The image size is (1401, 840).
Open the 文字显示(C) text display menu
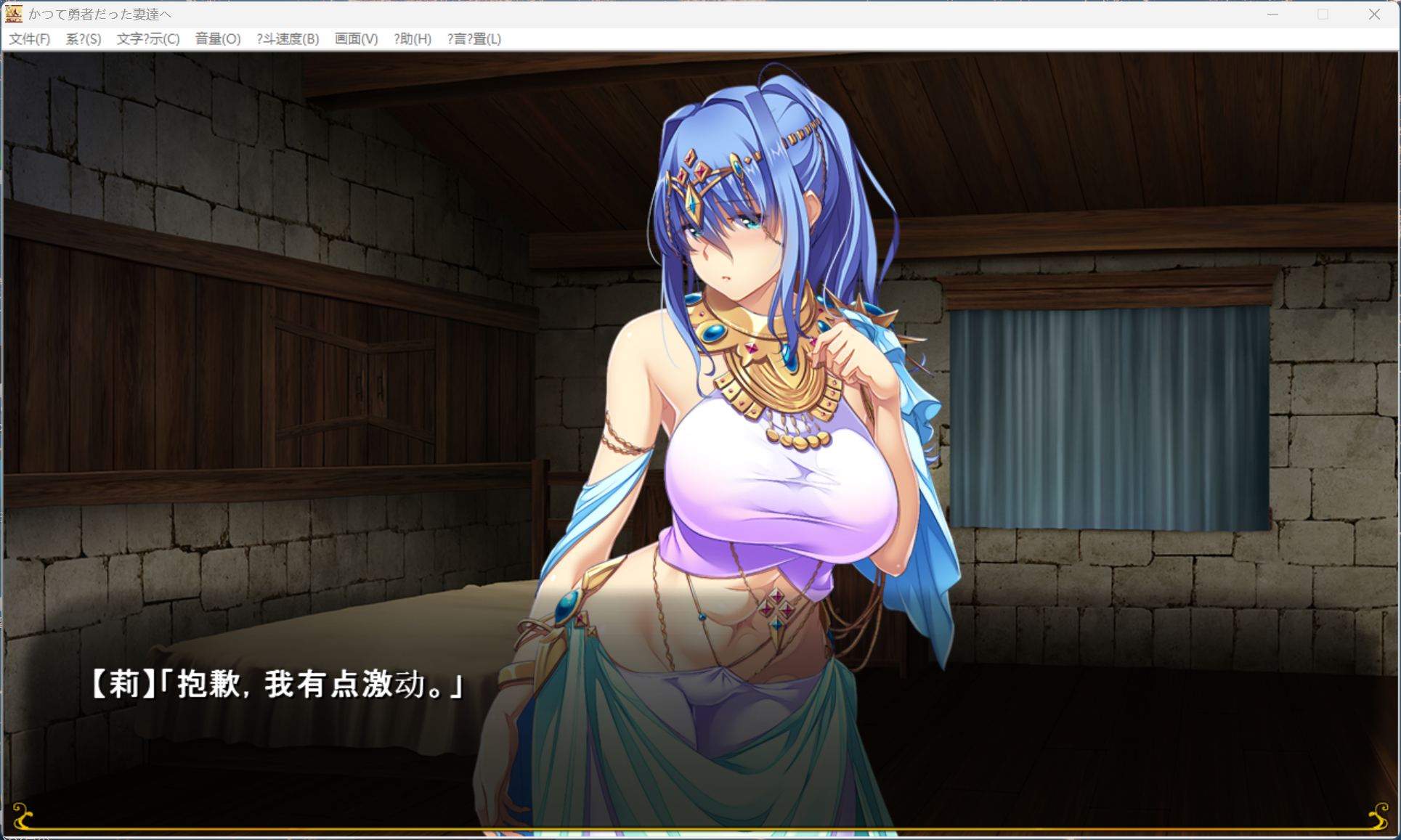[x=147, y=39]
